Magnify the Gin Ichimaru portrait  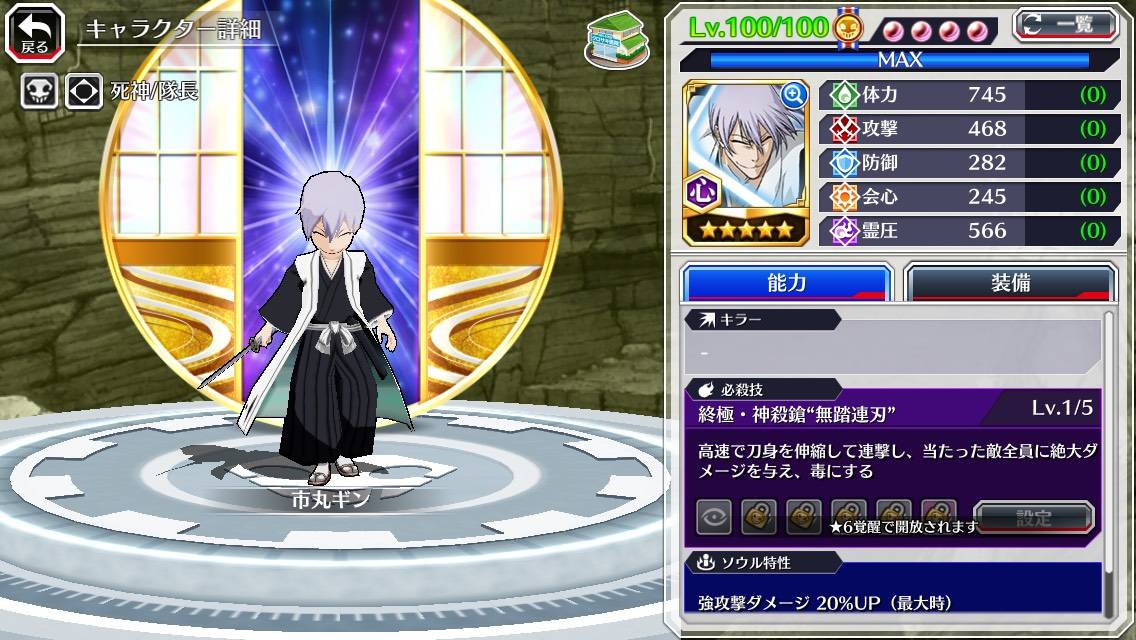click(793, 95)
